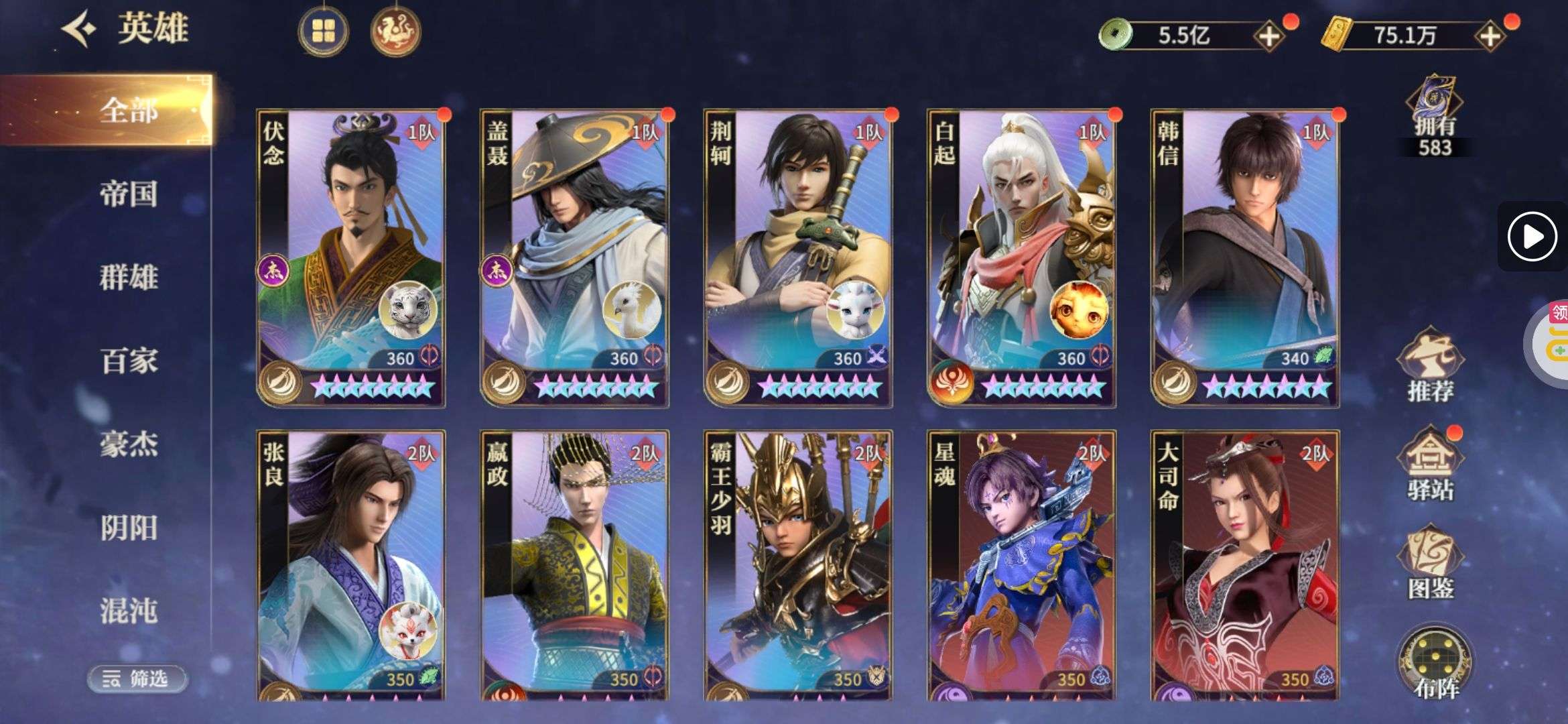Select the 伏念 hero card

click(350, 258)
